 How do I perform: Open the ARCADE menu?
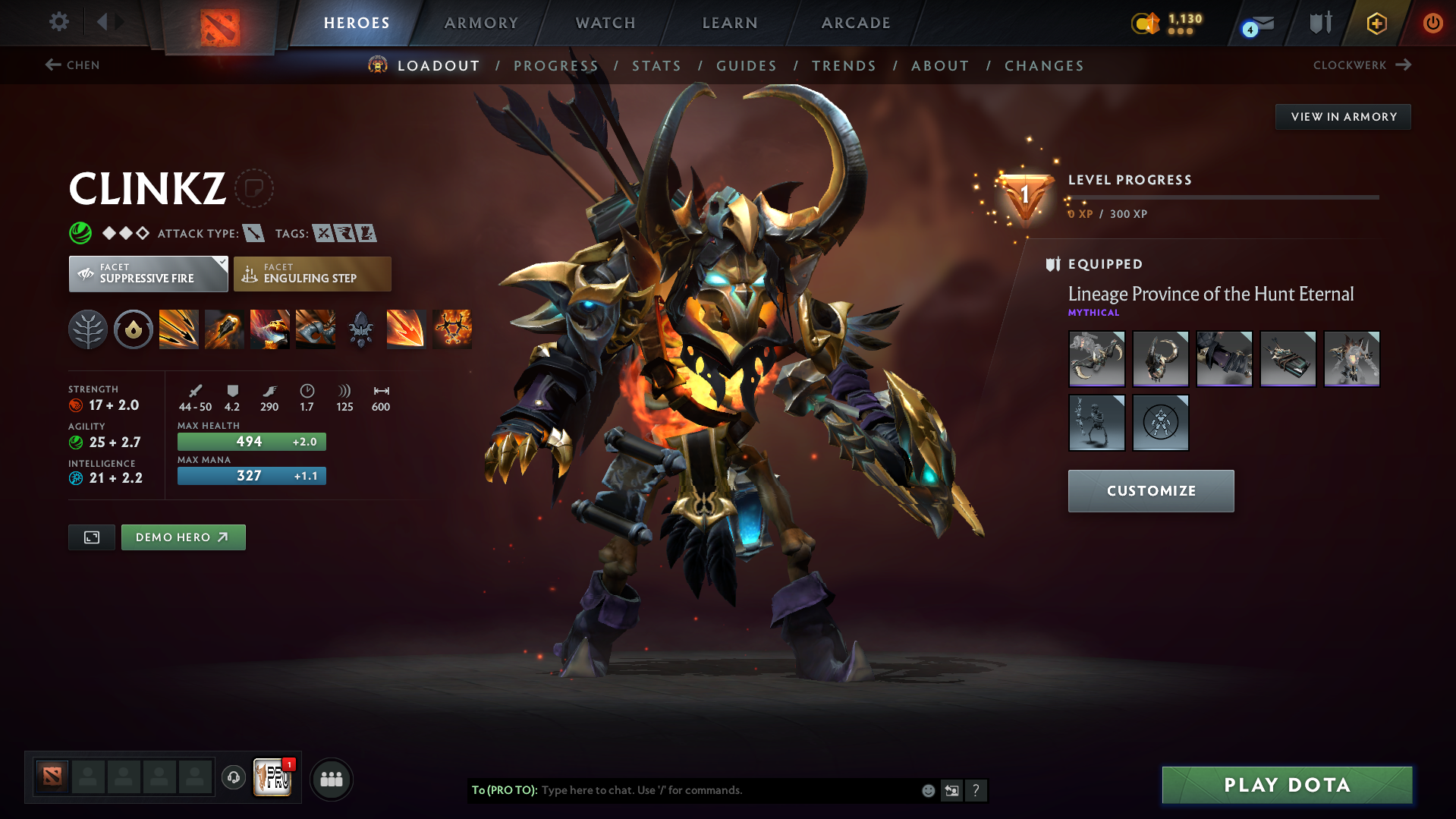[x=855, y=23]
